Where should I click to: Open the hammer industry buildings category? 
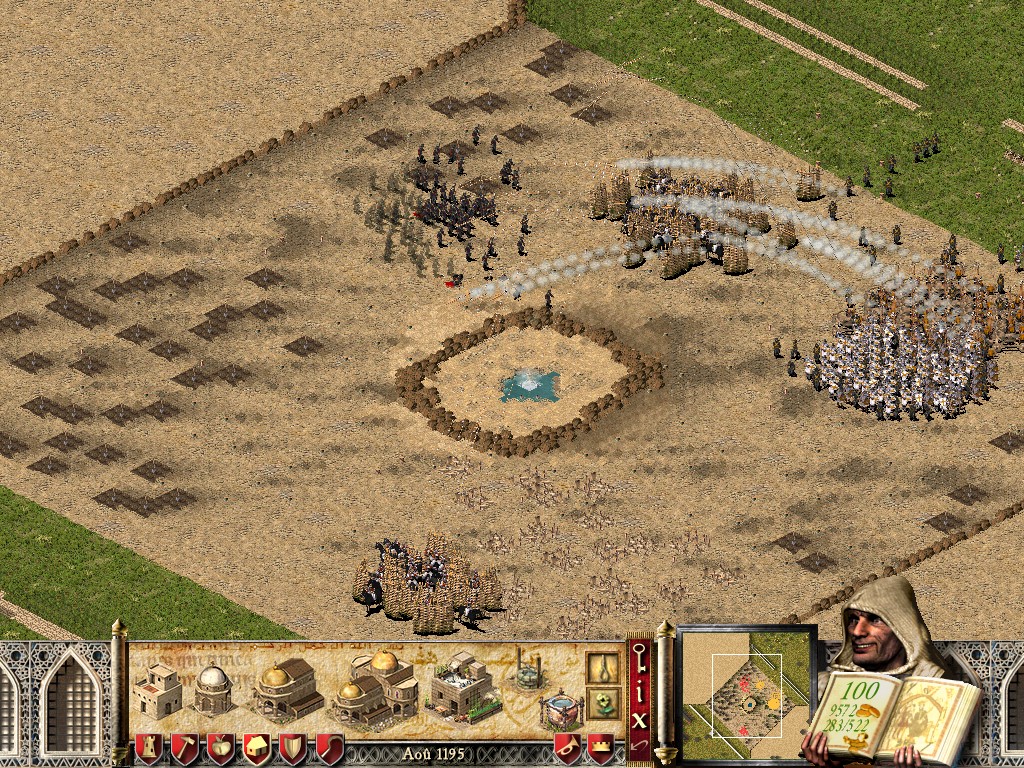click(184, 747)
